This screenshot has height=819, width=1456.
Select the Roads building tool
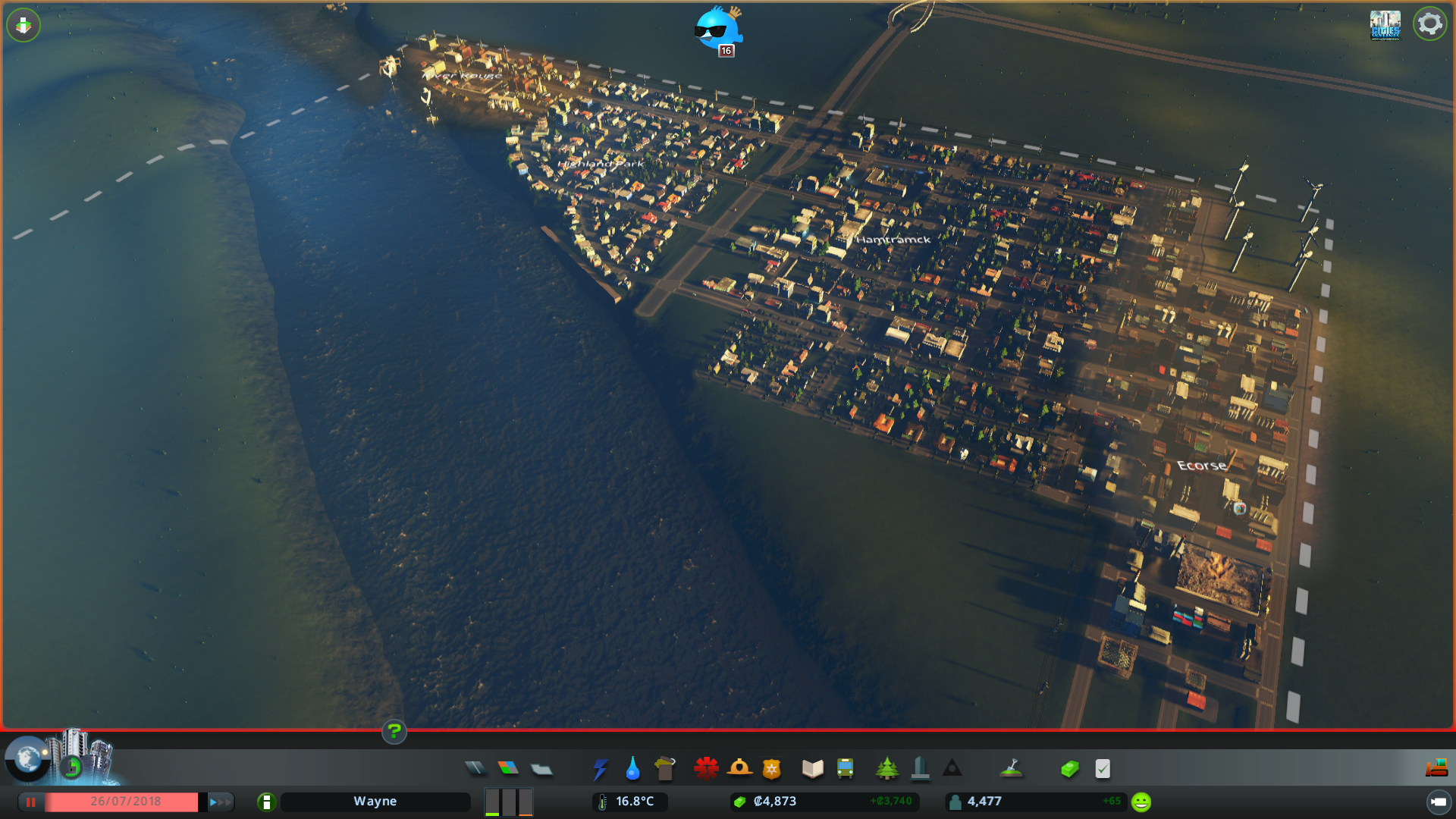(x=475, y=768)
